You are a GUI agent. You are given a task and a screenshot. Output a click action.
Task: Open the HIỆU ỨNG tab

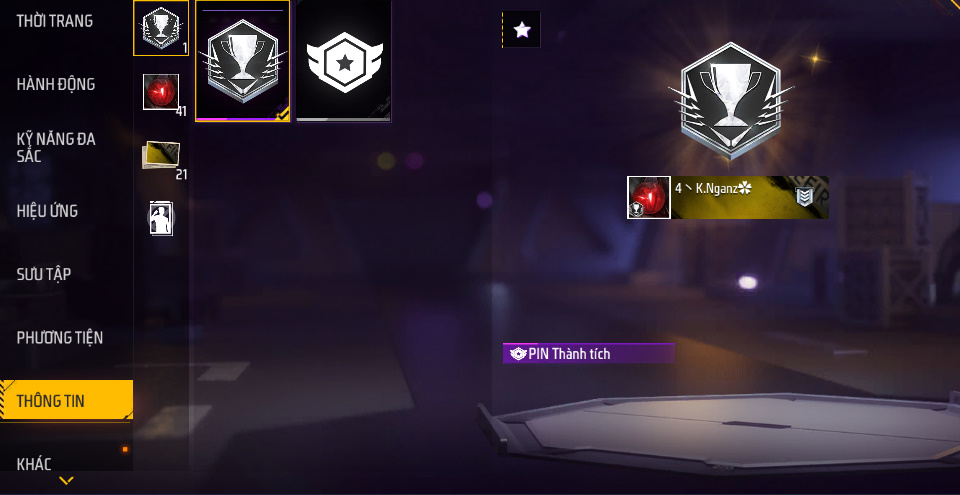(x=47, y=211)
